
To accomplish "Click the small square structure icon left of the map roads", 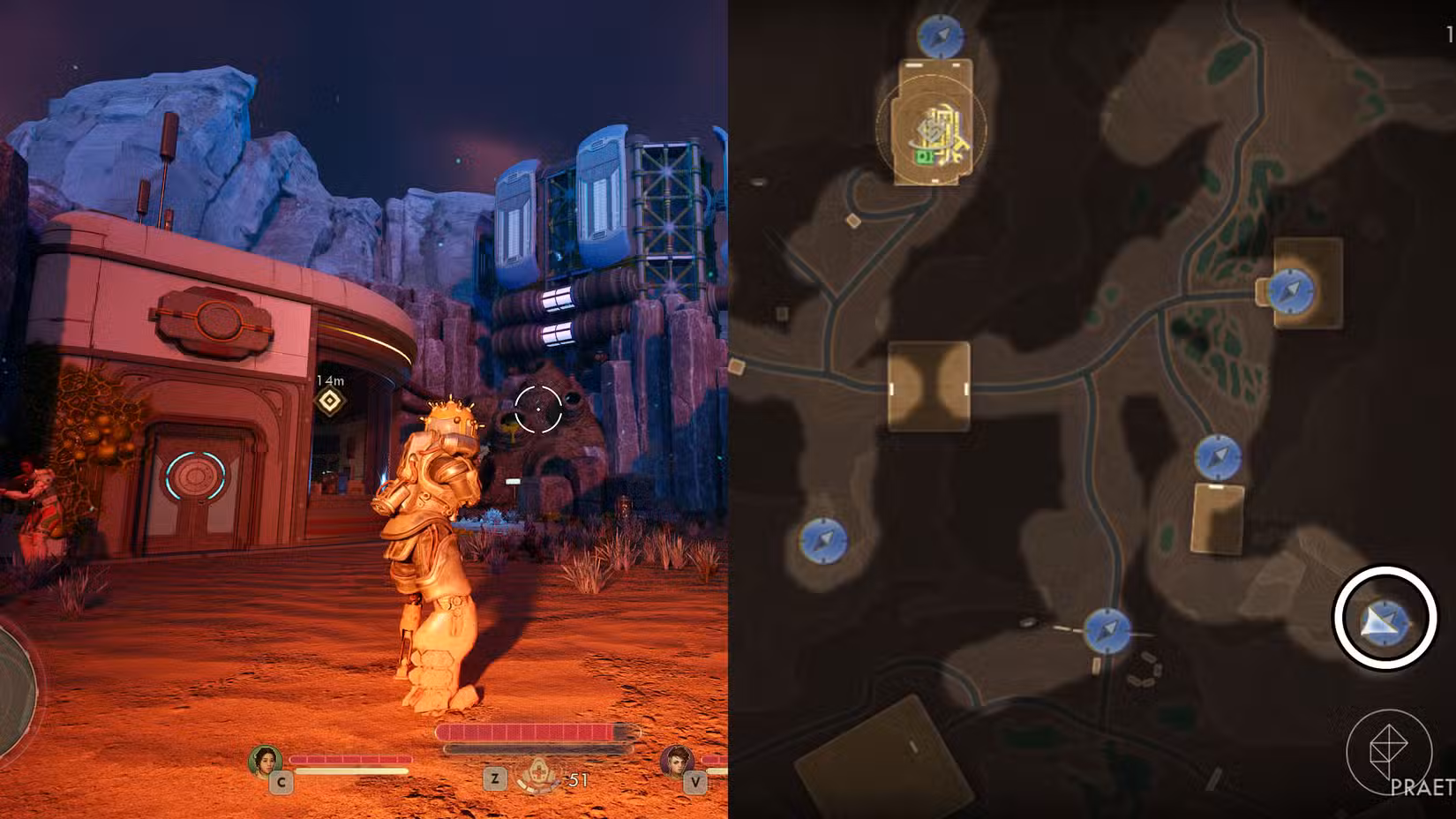I will pos(853,218).
